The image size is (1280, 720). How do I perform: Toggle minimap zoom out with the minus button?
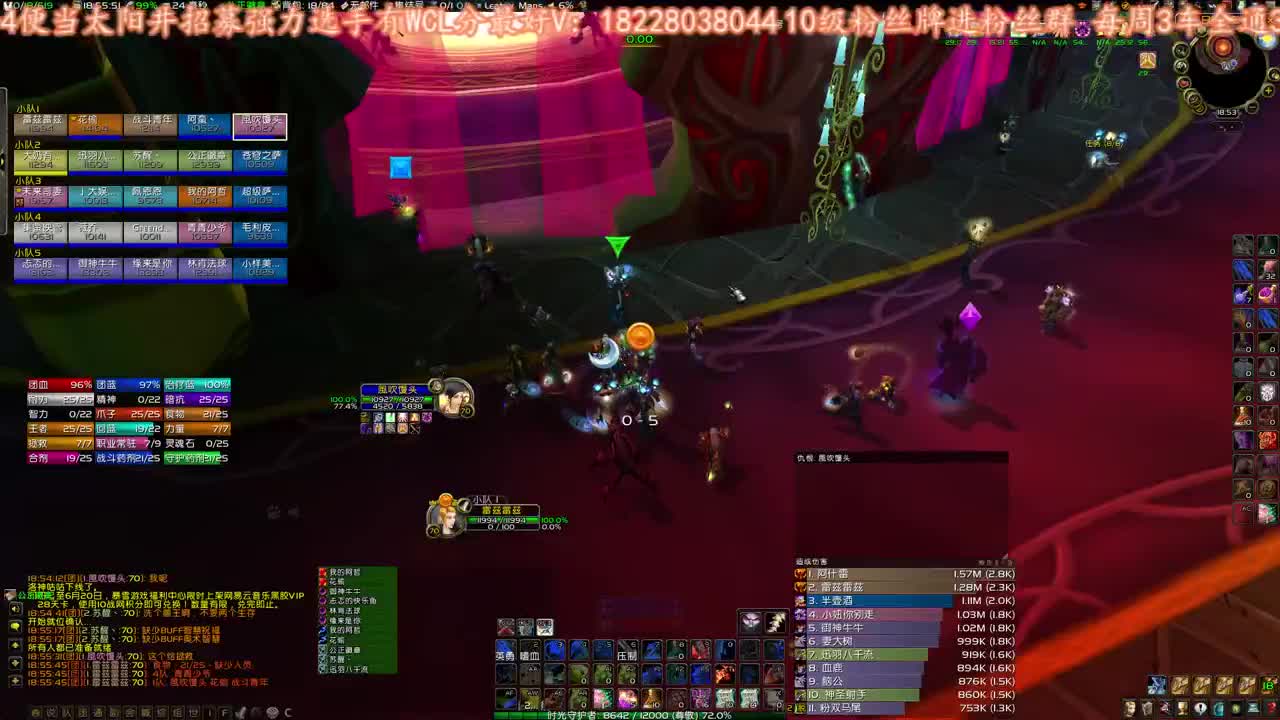[x=1252, y=107]
